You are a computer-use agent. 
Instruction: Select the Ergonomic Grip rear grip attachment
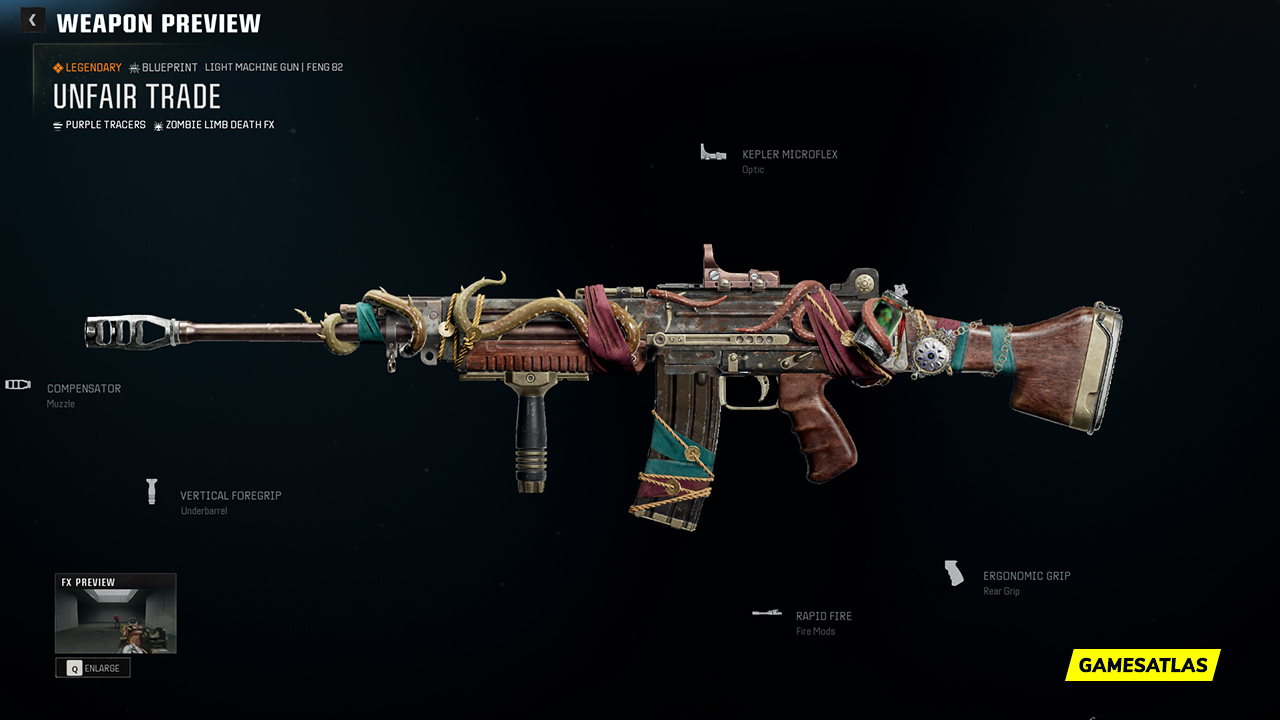pyautogui.click(x=1026, y=577)
